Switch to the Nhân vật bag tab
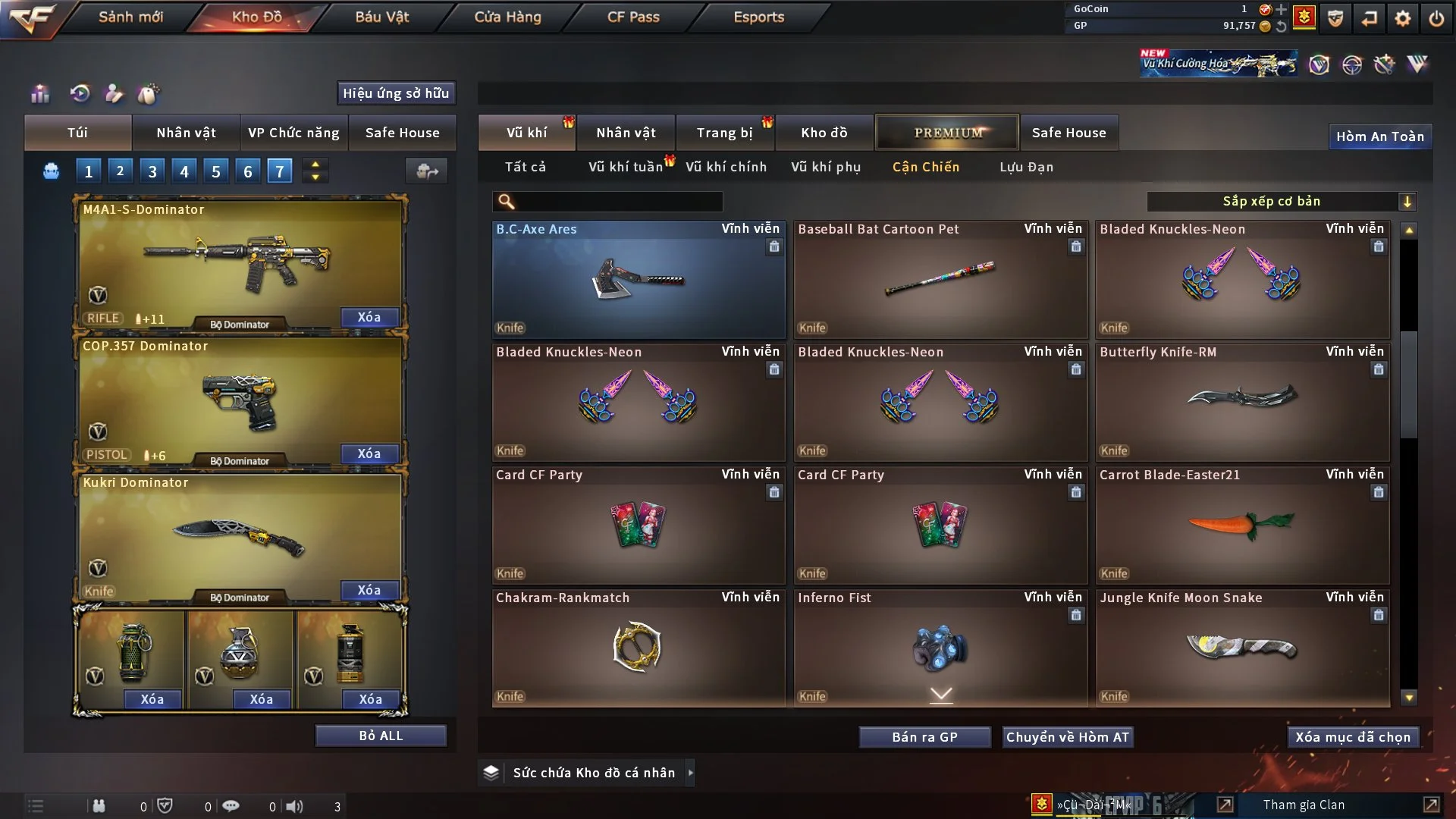Viewport: 1456px width, 819px height. [186, 133]
